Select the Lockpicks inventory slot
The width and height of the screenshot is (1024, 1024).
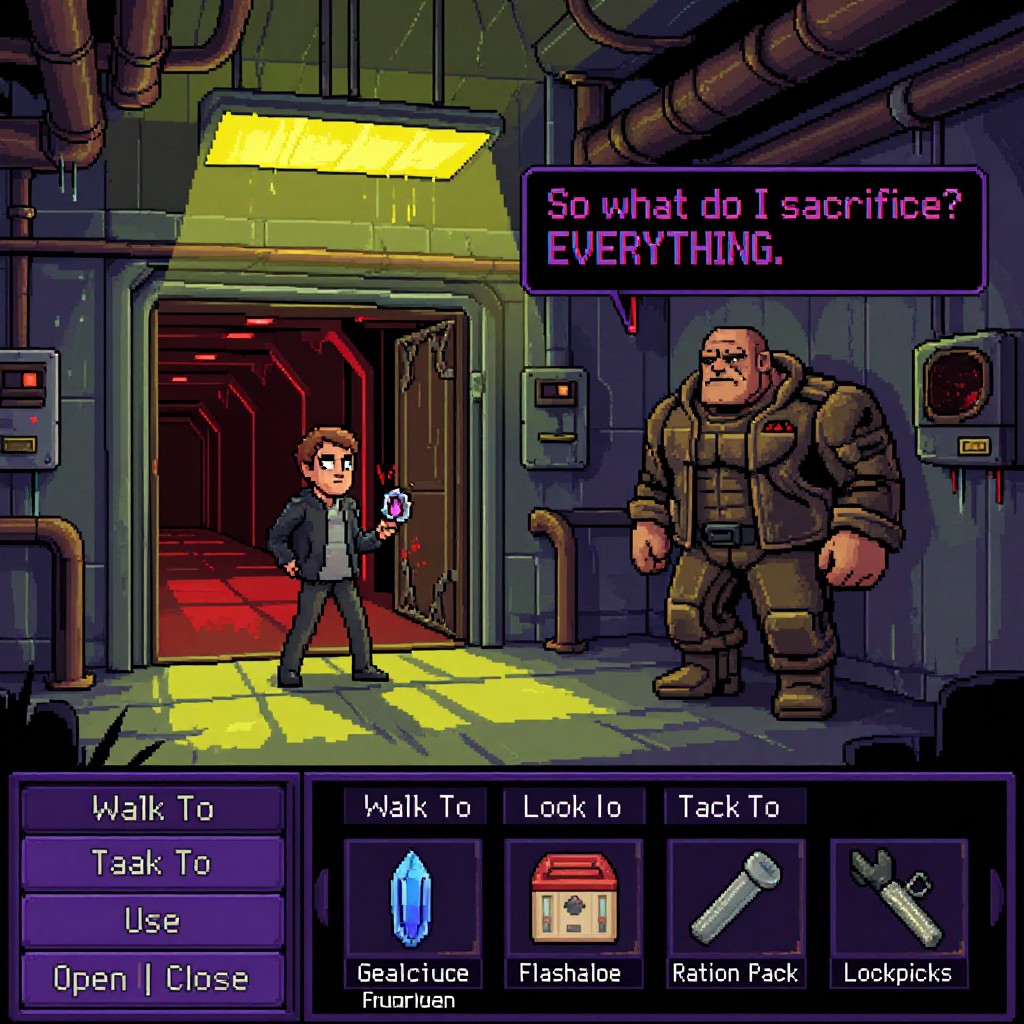(x=897, y=899)
